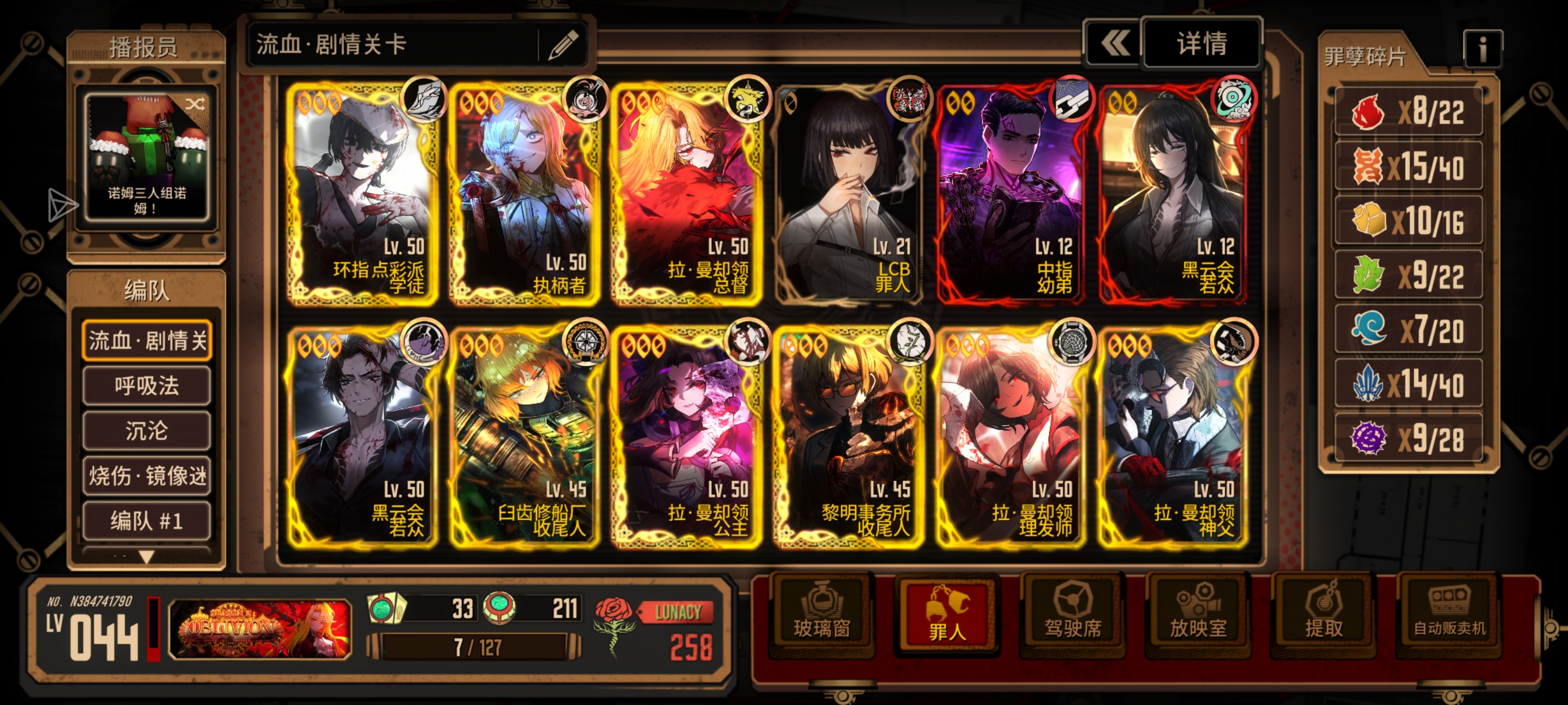This screenshot has width=1568, height=705.
Task: Click the double-arrow collapse button
Action: click(x=1115, y=44)
